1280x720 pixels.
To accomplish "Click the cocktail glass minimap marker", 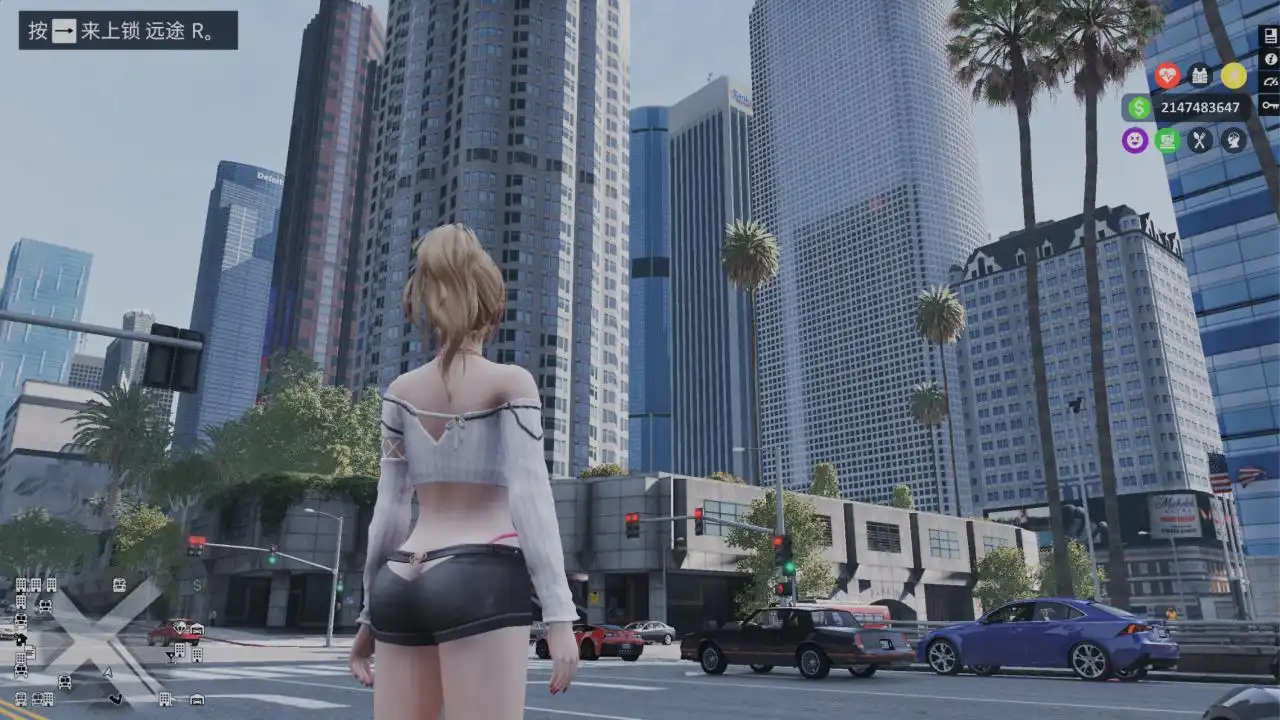I will (x=171, y=657).
